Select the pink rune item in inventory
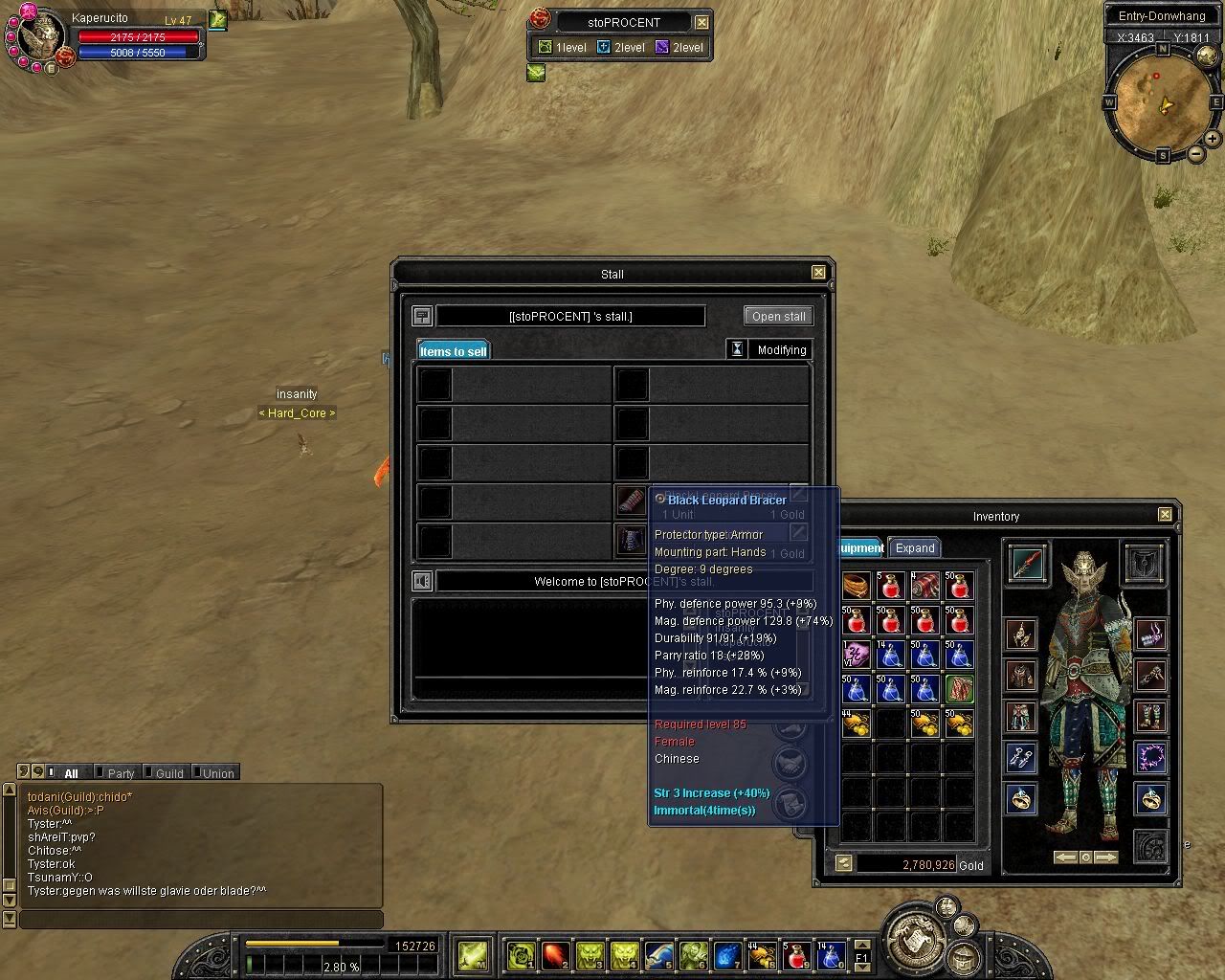The height and width of the screenshot is (980, 1225). (857, 655)
